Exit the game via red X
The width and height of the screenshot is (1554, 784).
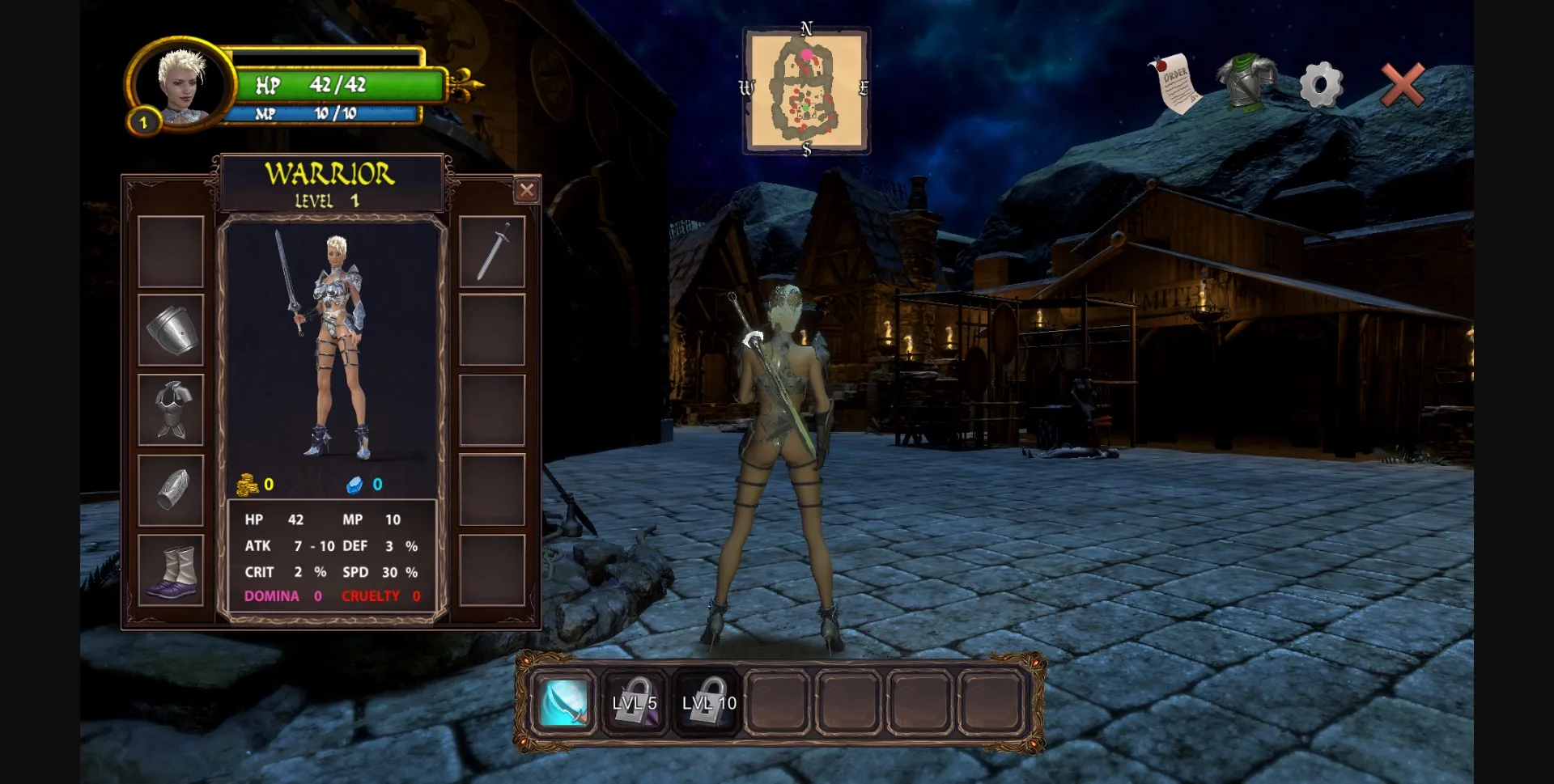[1403, 81]
